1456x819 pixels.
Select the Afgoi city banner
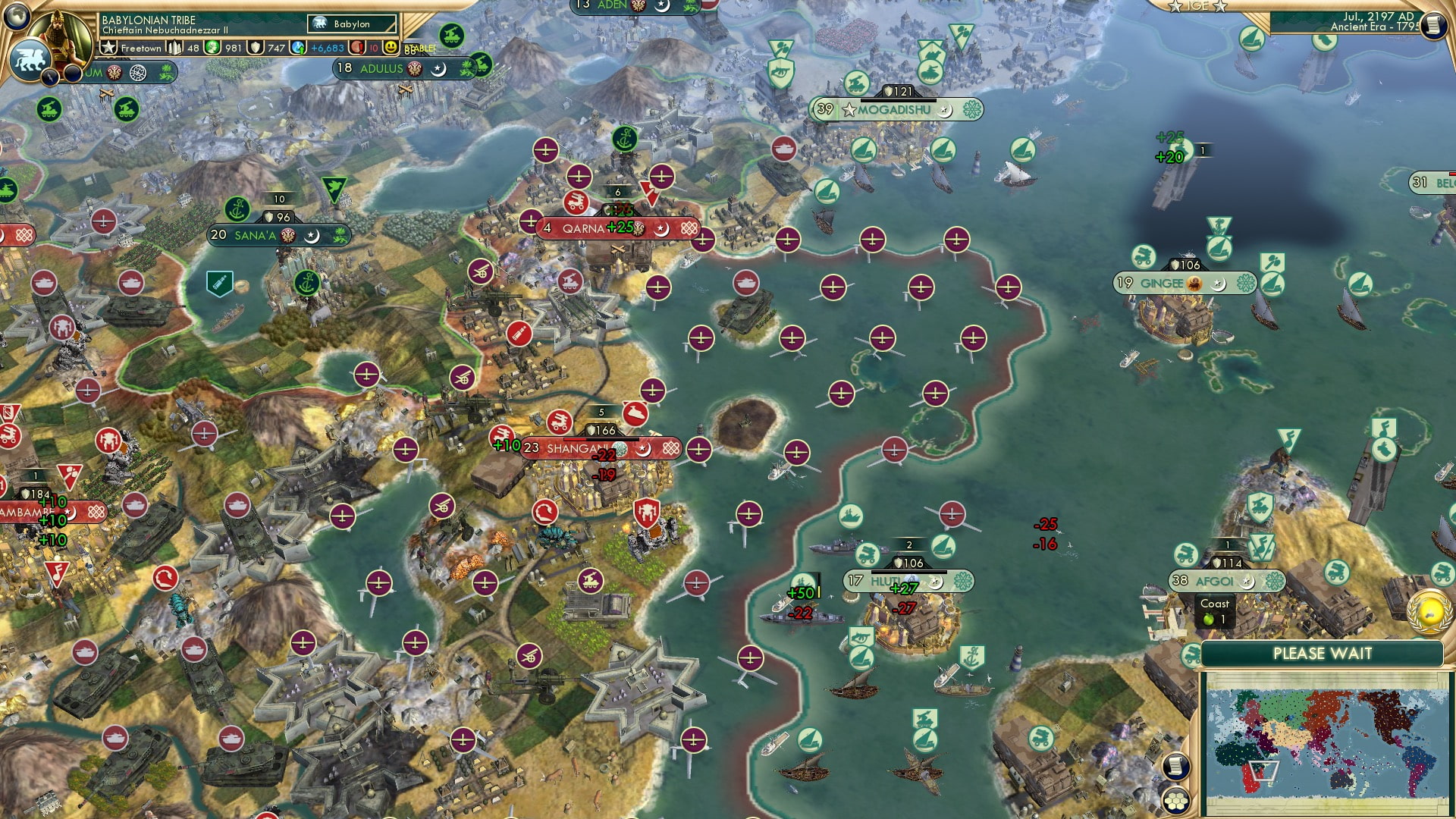pos(1214,582)
